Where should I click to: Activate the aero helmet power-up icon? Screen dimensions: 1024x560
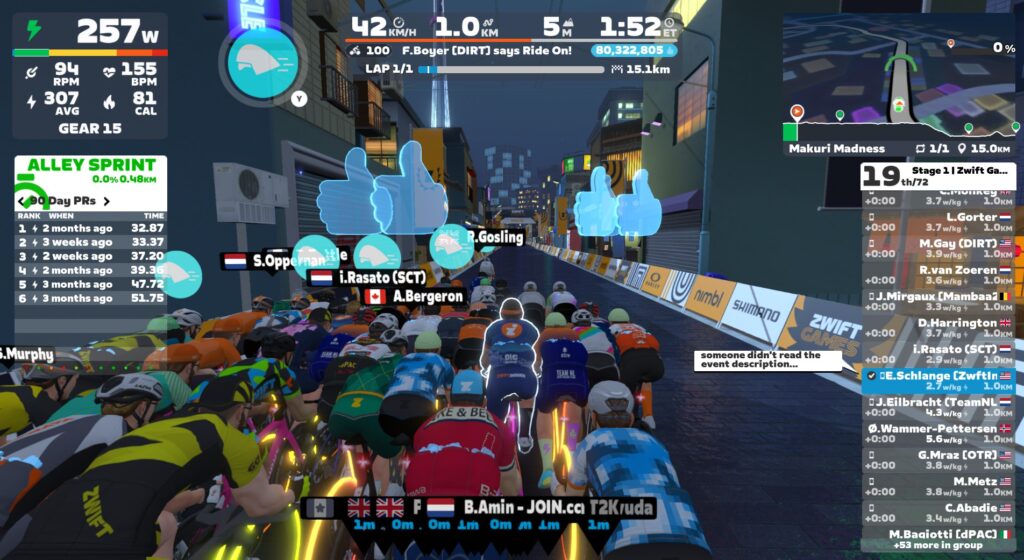261,60
